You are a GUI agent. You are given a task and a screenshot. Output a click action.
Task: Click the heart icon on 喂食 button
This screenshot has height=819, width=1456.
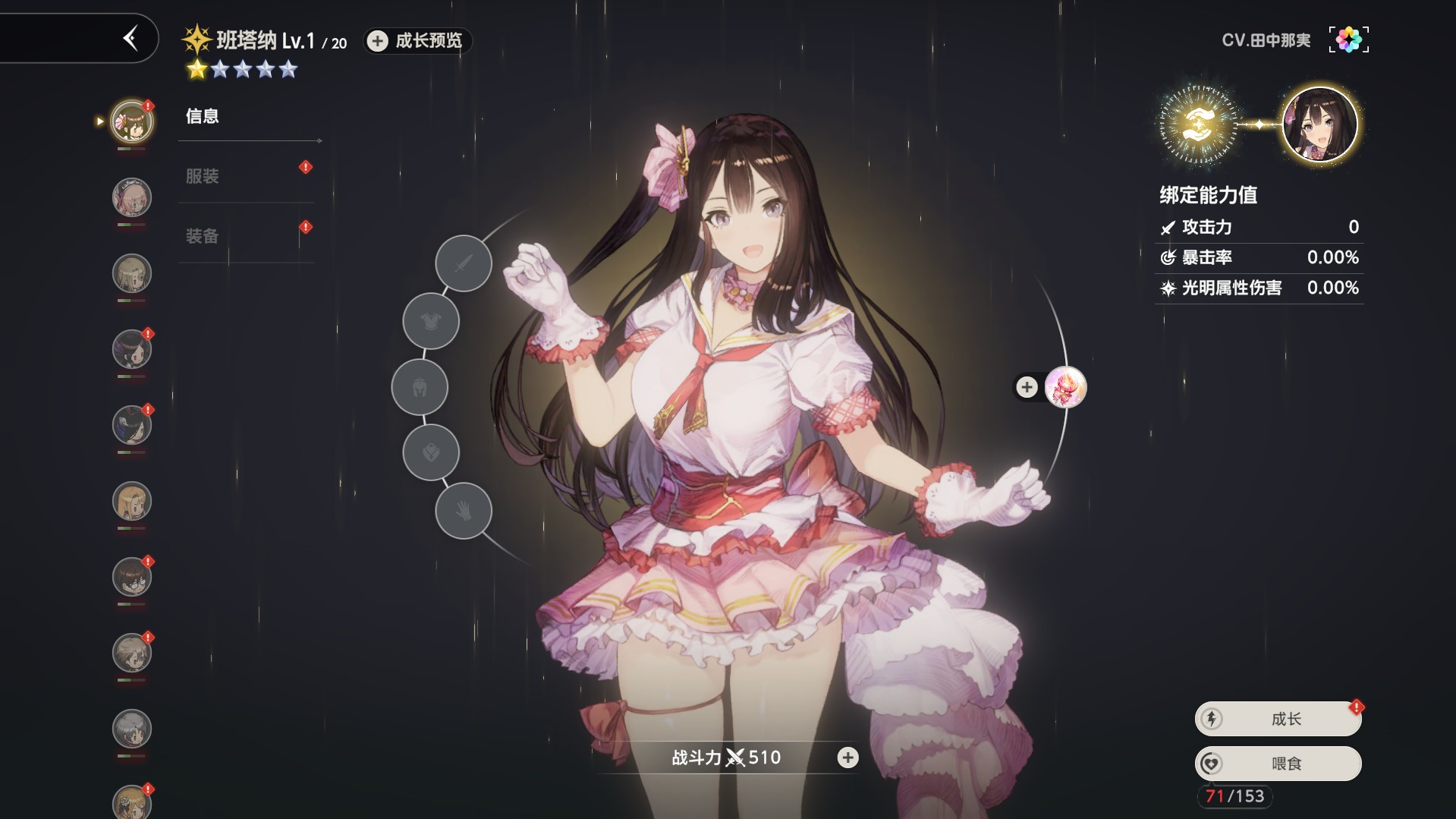pyautogui.click(x=1212, y=764)
